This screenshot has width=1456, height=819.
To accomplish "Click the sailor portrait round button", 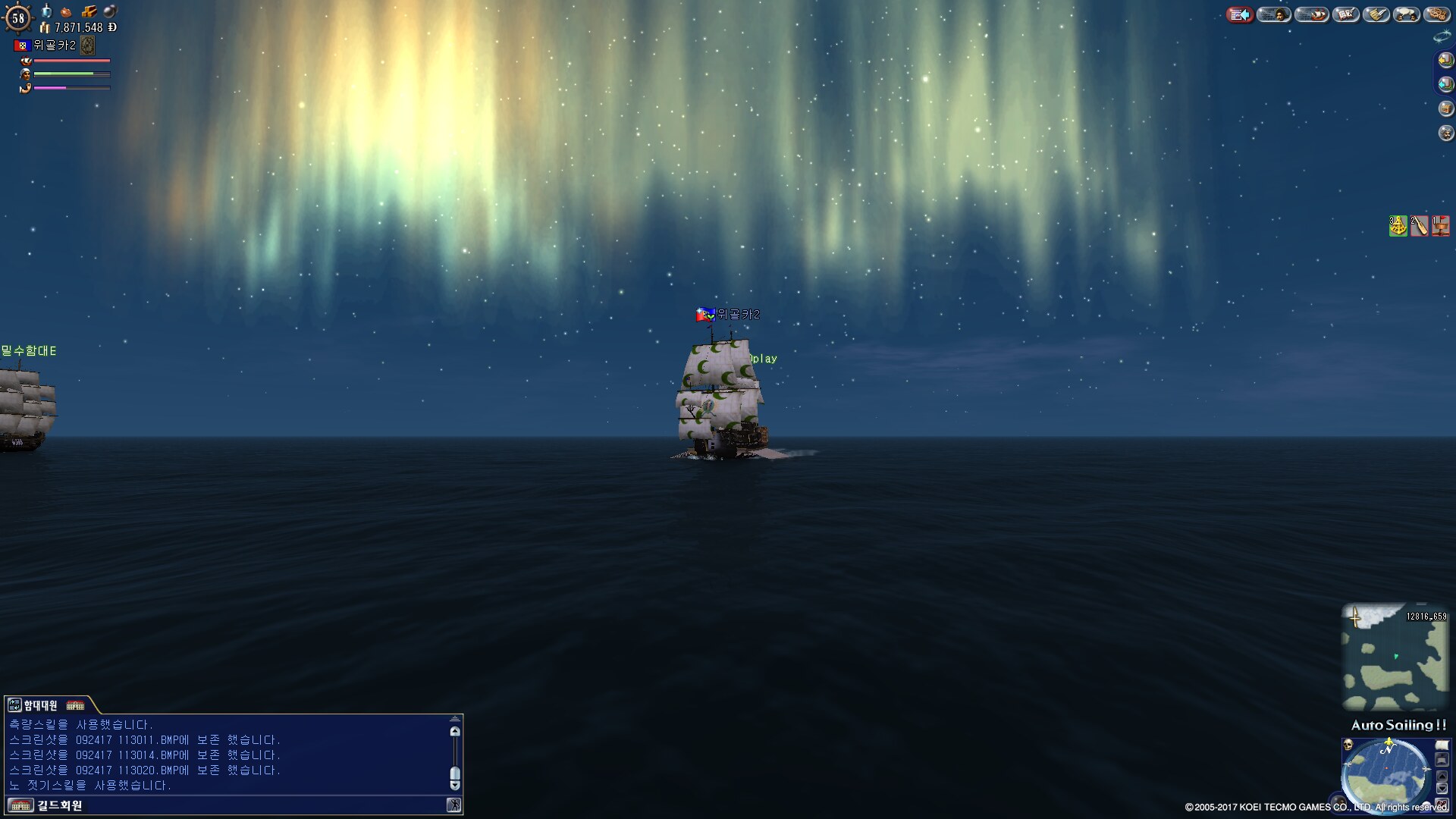I will coord(1445,133).
